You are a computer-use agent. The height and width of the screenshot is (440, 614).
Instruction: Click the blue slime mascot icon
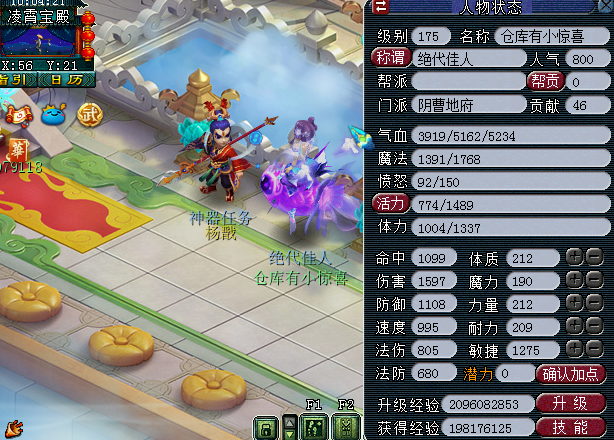click(52, 114)
